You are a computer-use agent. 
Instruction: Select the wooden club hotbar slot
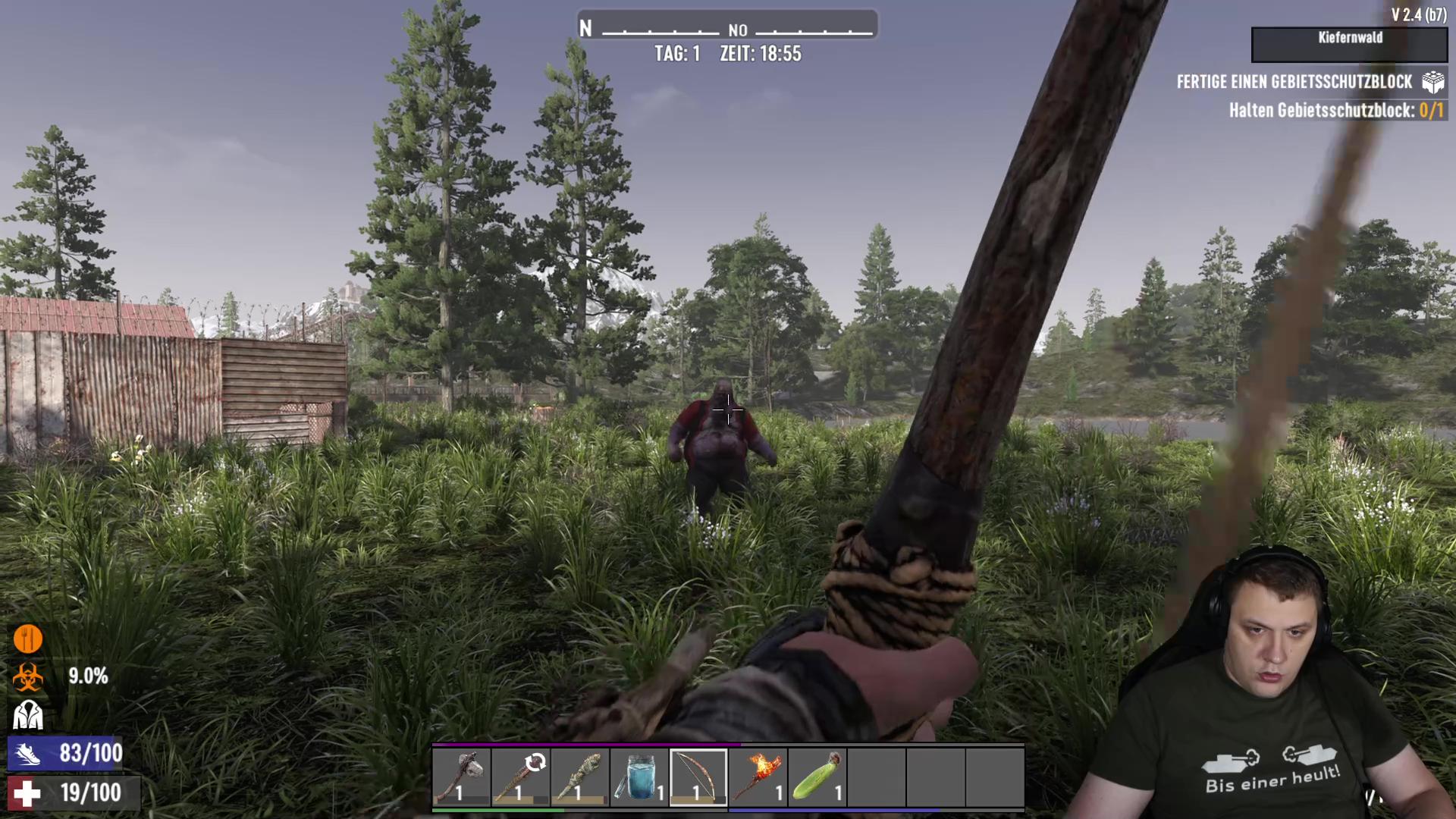(520, 777)
